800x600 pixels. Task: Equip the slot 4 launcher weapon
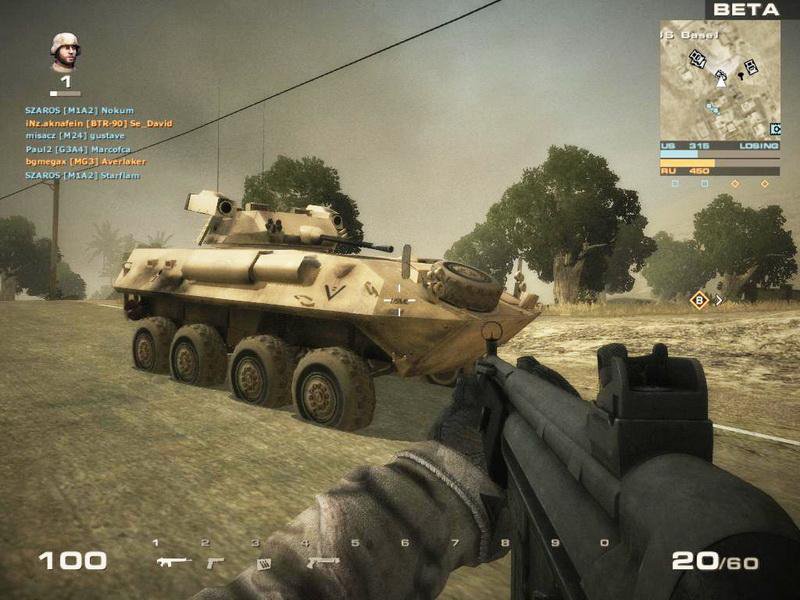[322, 562]
